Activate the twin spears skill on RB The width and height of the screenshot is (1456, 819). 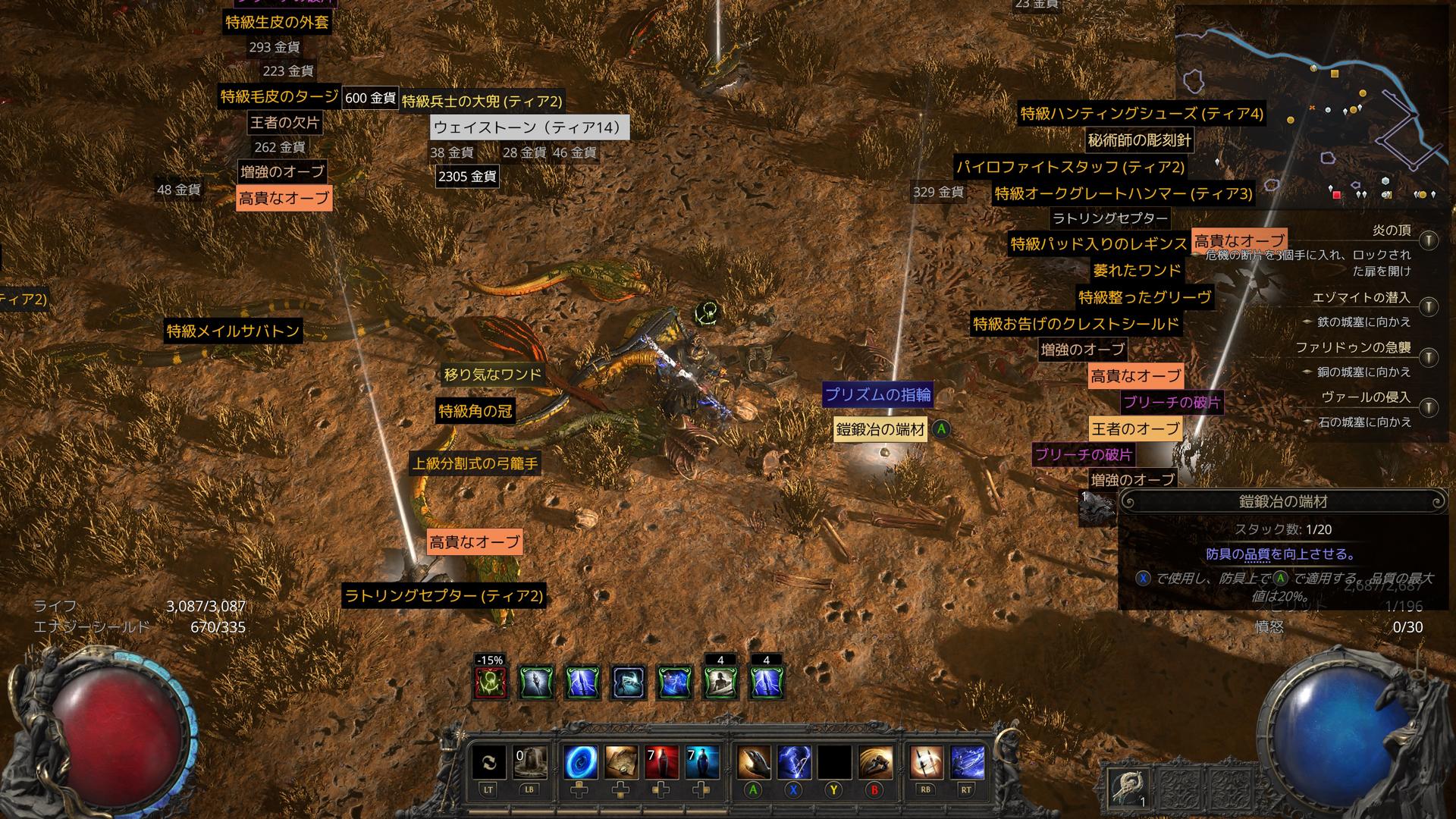[x=926, y=762]
